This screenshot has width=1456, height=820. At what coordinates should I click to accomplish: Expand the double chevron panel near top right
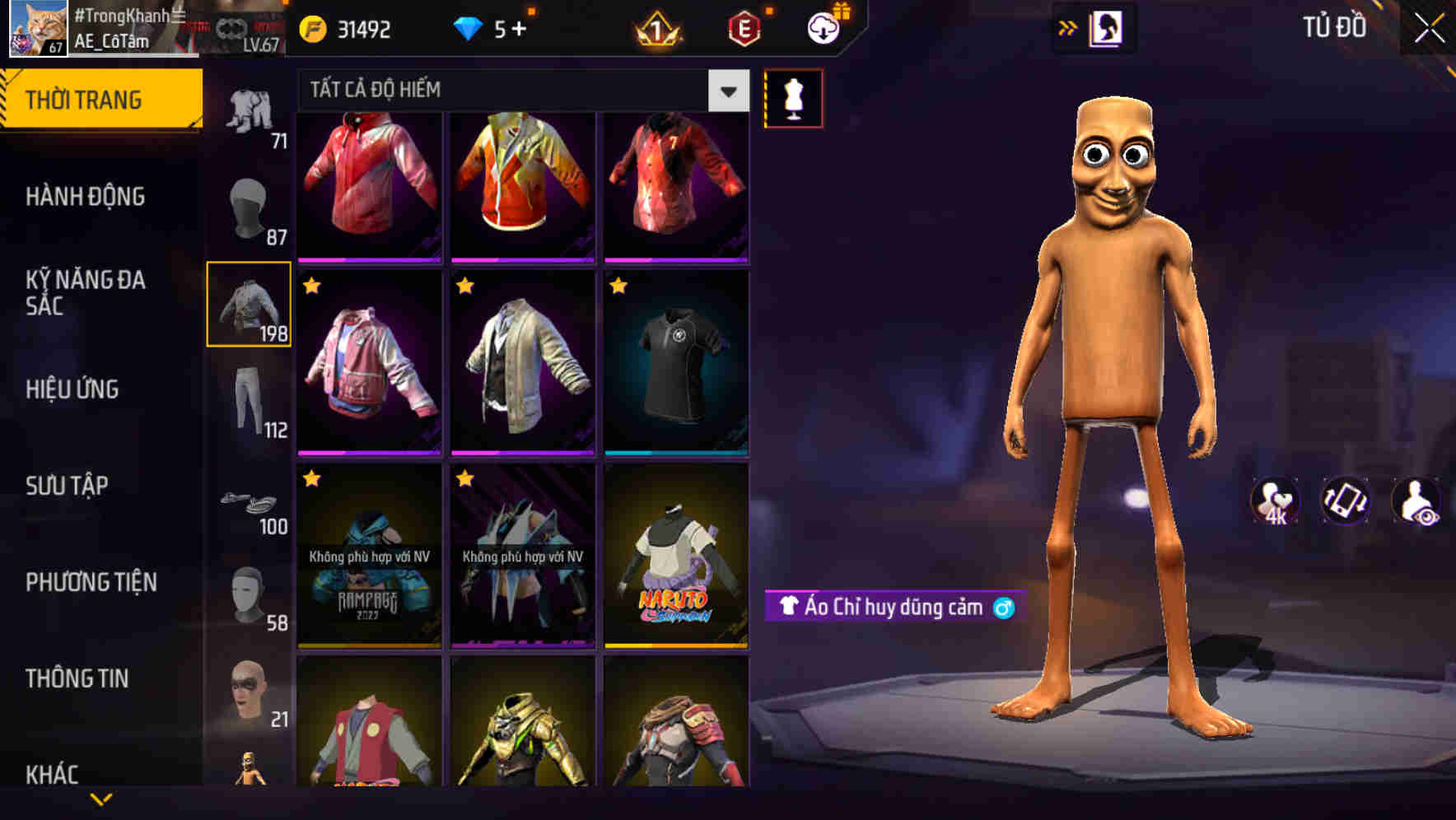1068,27
